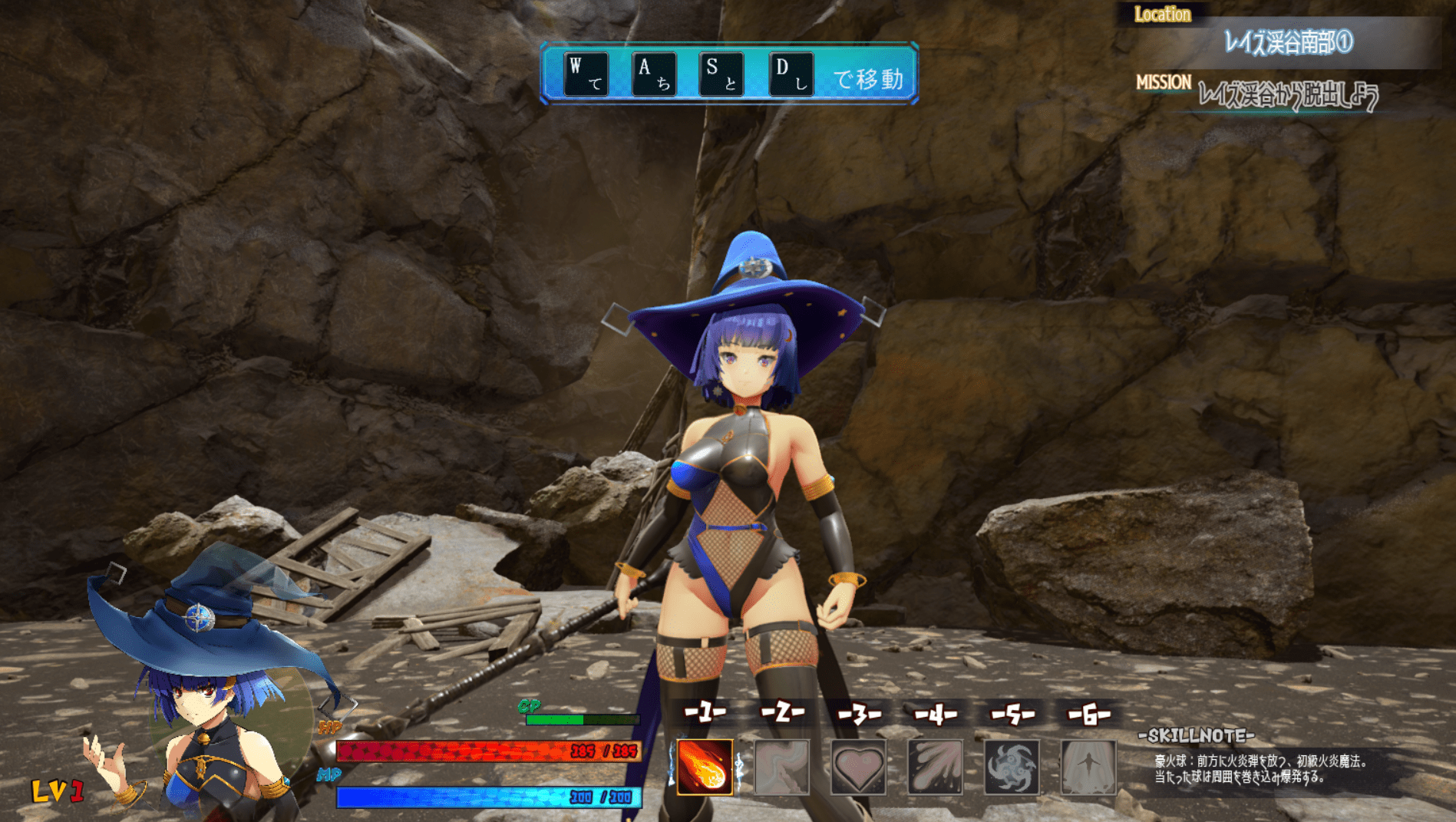Activate the heart skill icon
Viewport: 1456px width, 822px height.
tap(858, 767)
